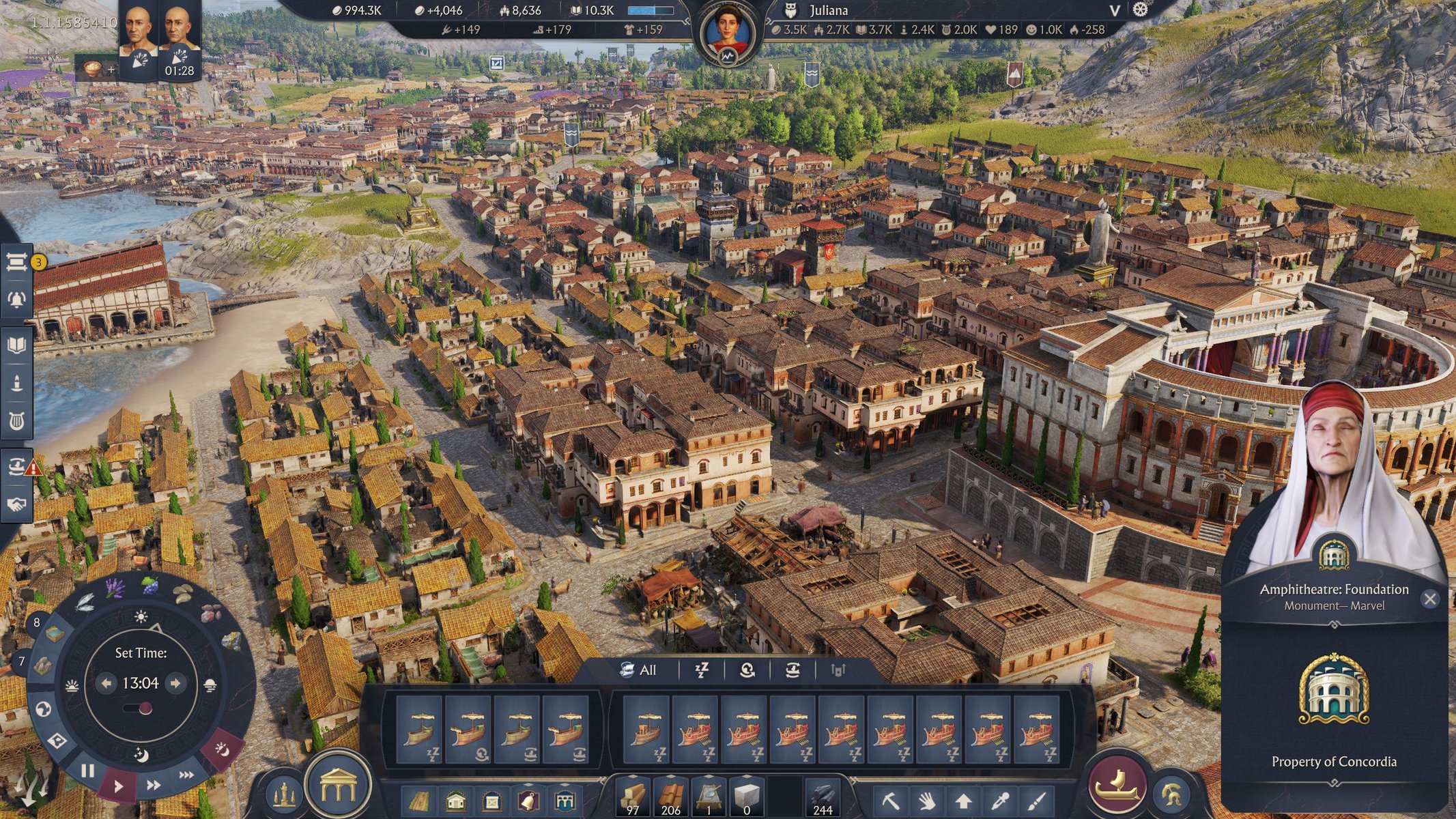
Task: Open the handshake diplomacy panel
Action: [17, 504]
